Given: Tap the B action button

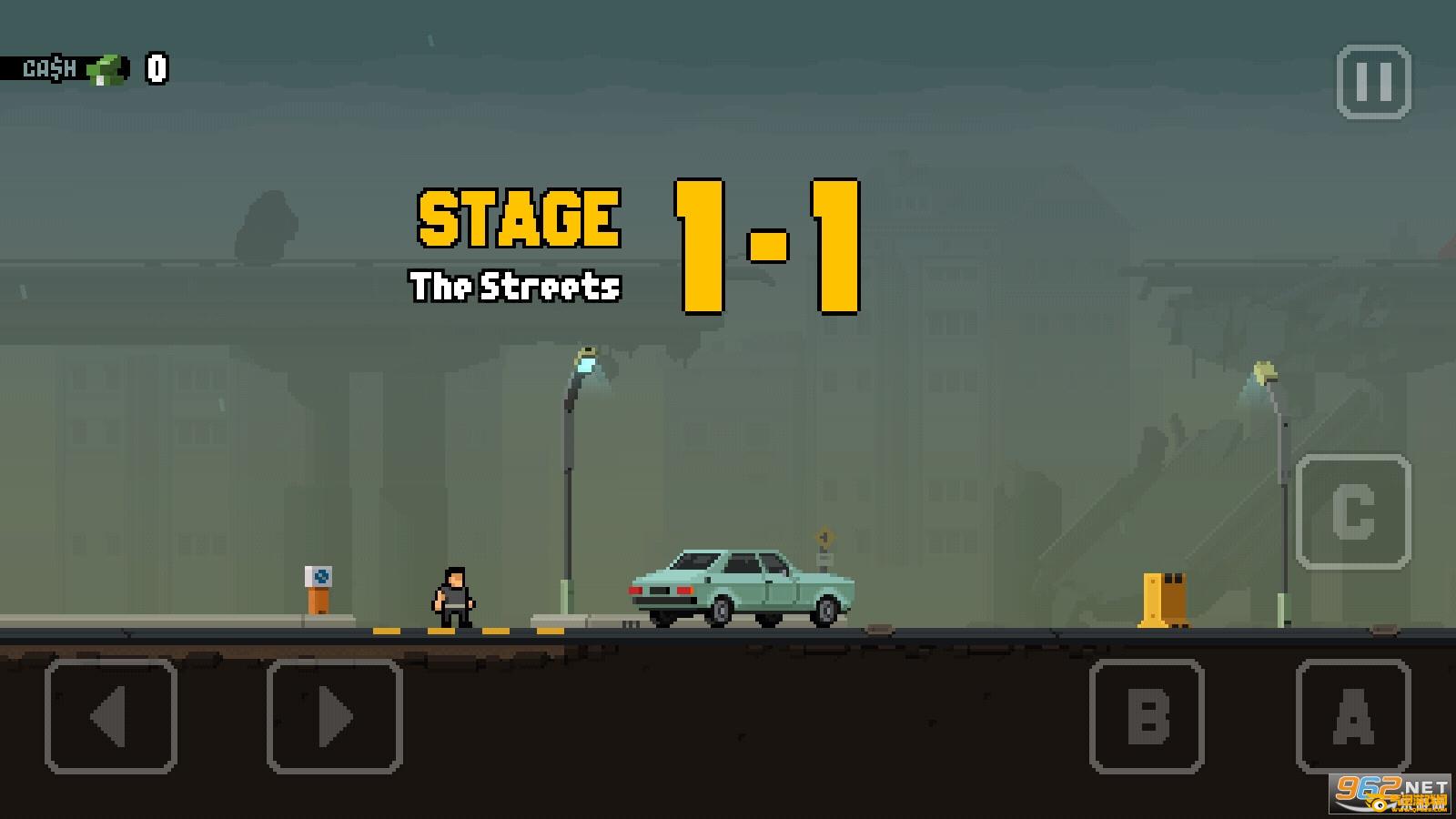Looking at the screenshot, I should [1147, 716].
